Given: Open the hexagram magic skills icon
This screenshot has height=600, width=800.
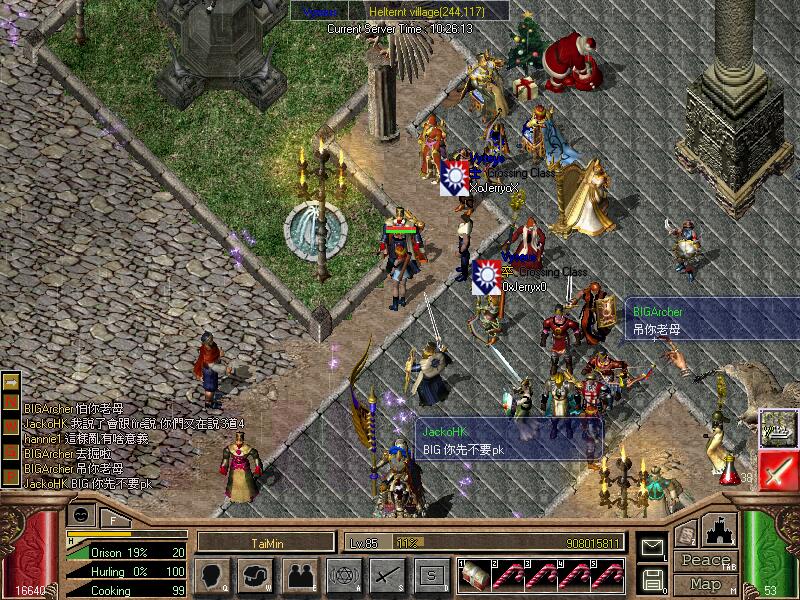Looking at the screenshot, I should pyautogui.click(x=342, y=574).
